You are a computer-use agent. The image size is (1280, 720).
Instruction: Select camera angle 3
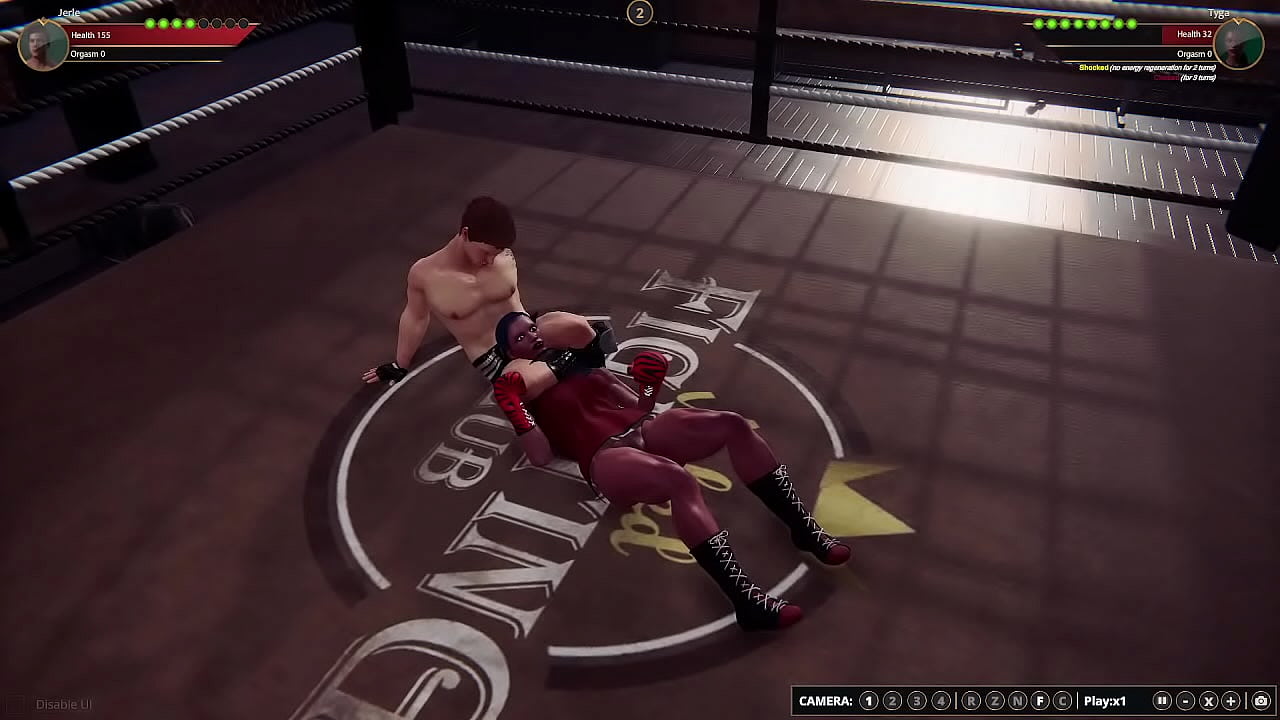[916, 700]
